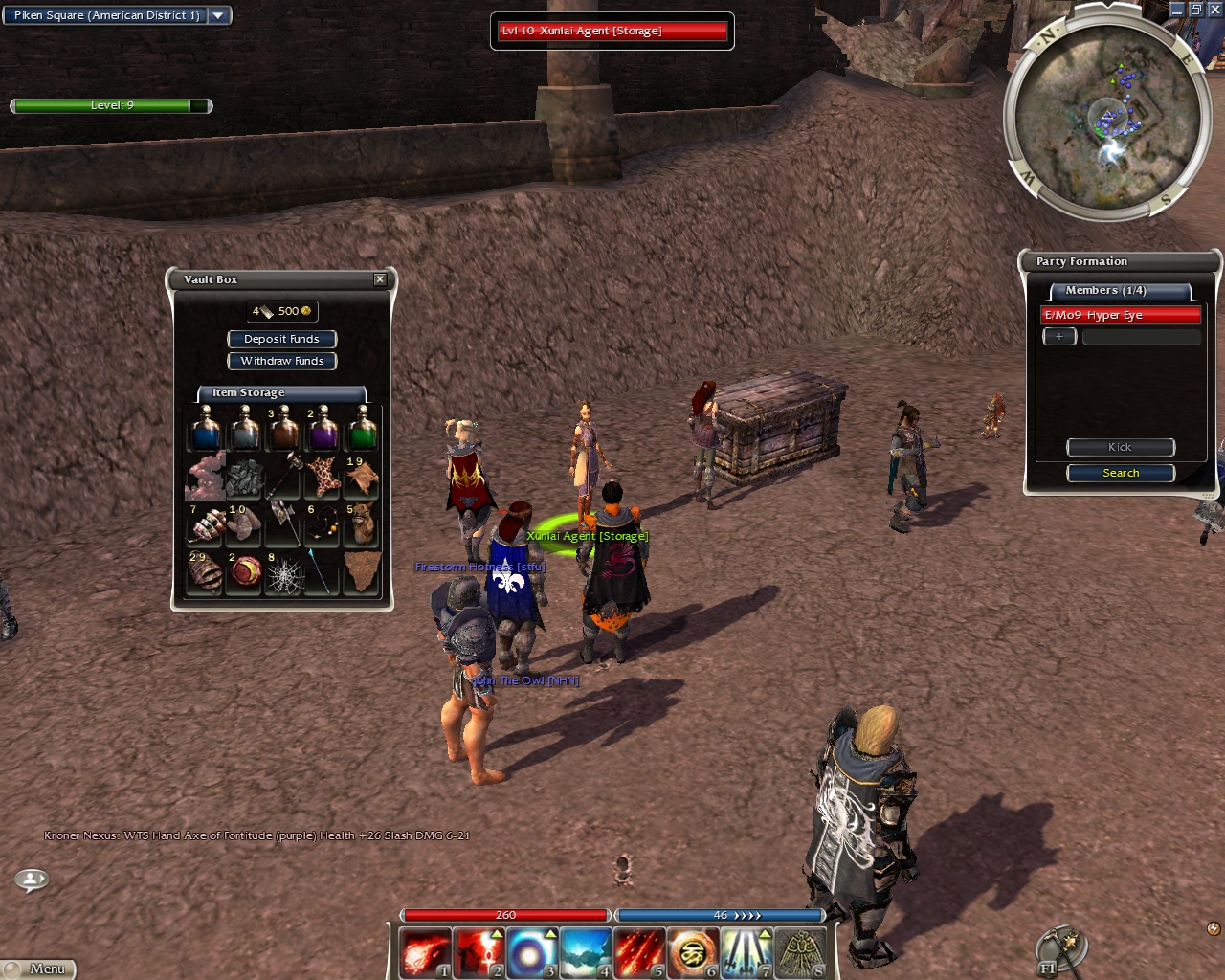Click the party Search button

click(1120, 473)
